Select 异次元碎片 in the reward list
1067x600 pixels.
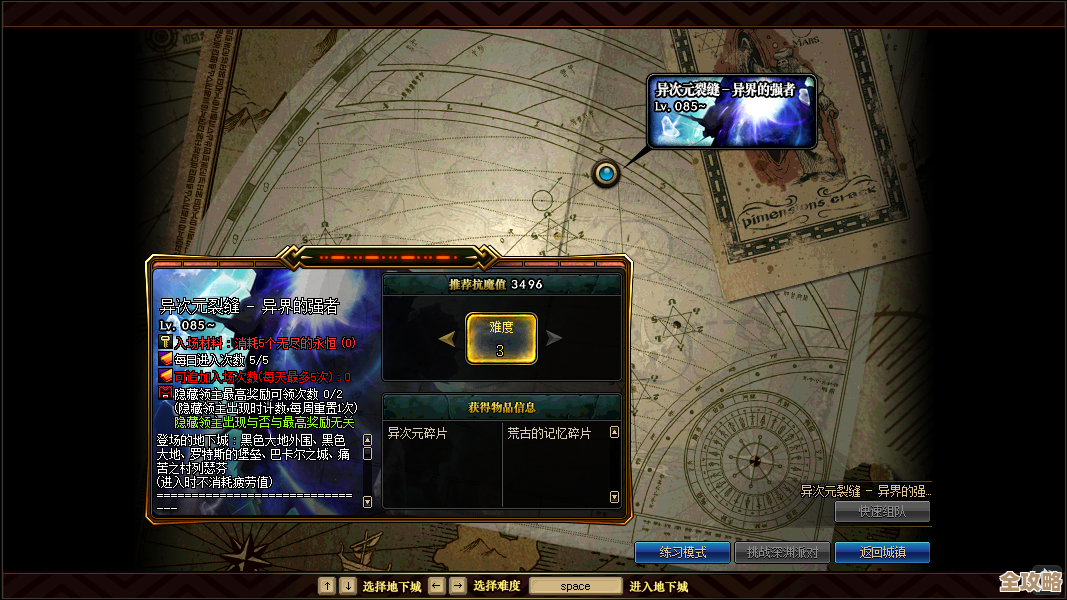click(x=418, y=434)
